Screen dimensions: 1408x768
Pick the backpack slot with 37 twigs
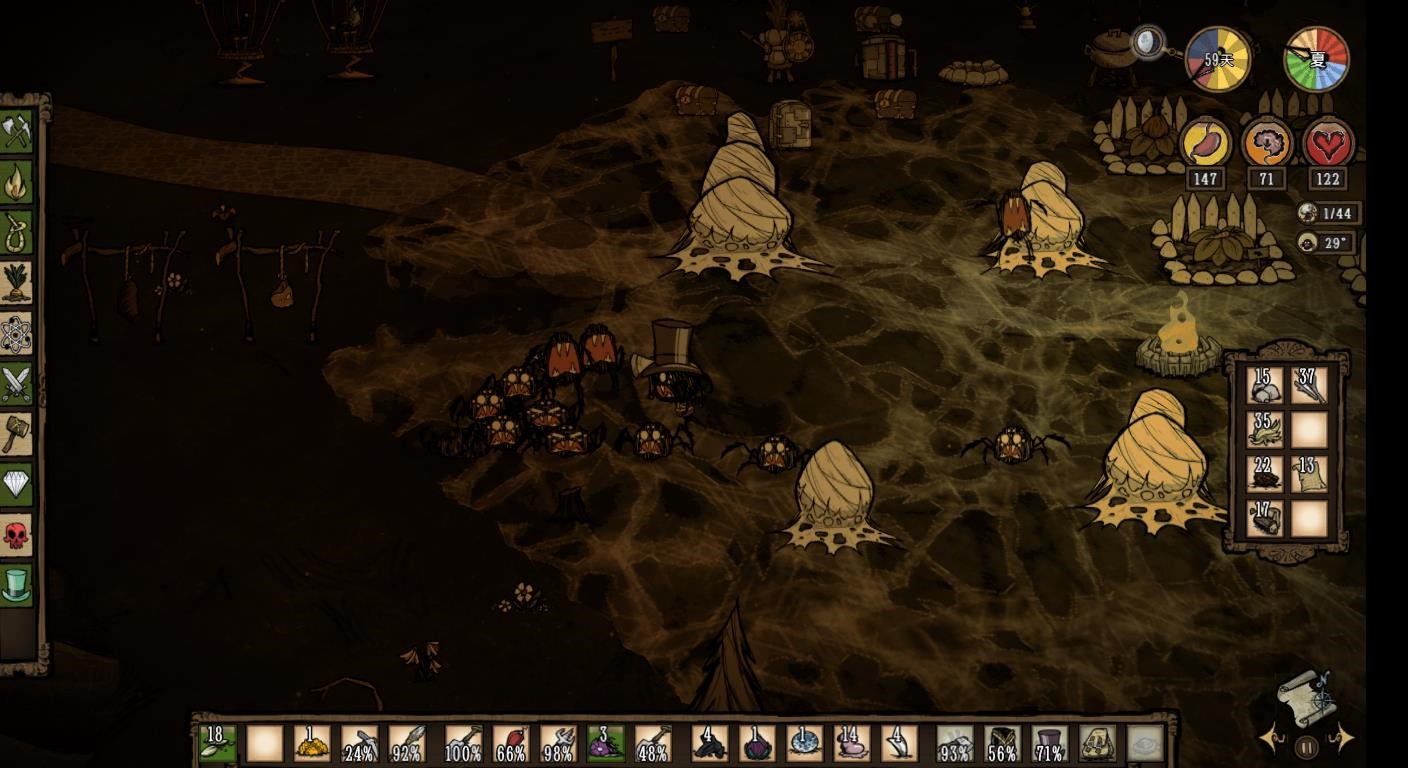1309,385
